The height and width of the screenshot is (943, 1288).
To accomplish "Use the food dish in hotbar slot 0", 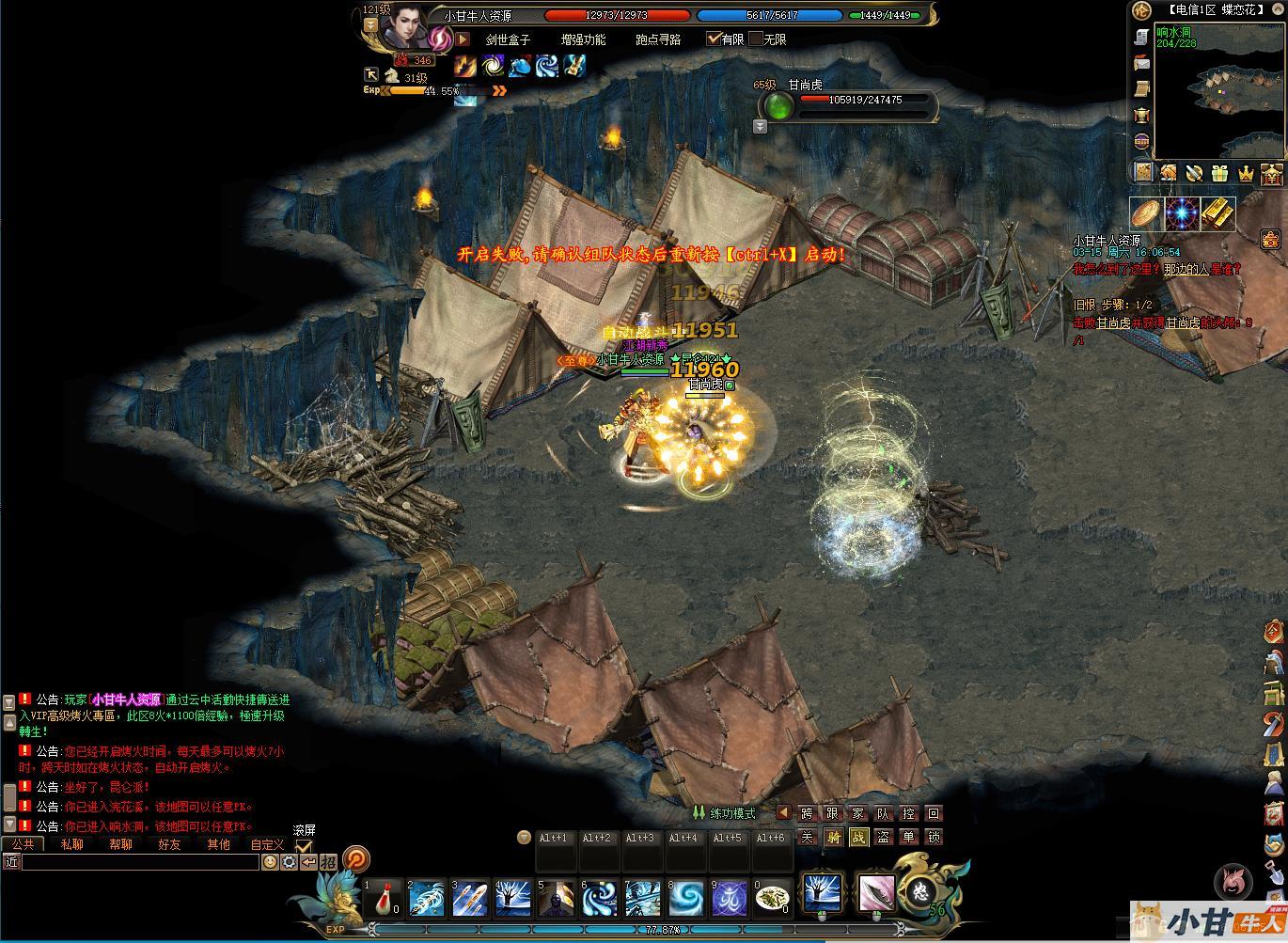I will (773, 898).
